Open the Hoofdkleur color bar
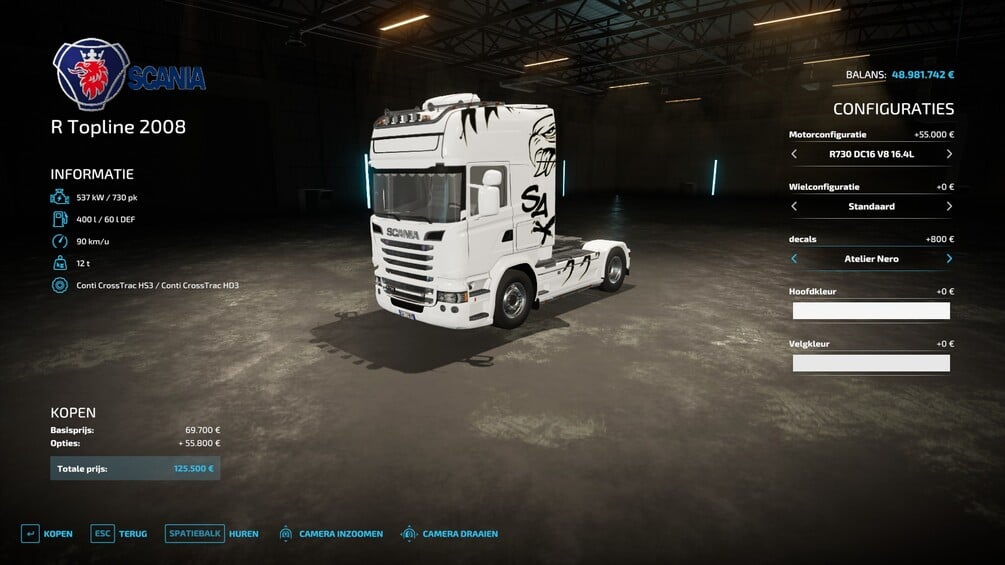This screenshot has height=565, width=1005. click(871, 311)
